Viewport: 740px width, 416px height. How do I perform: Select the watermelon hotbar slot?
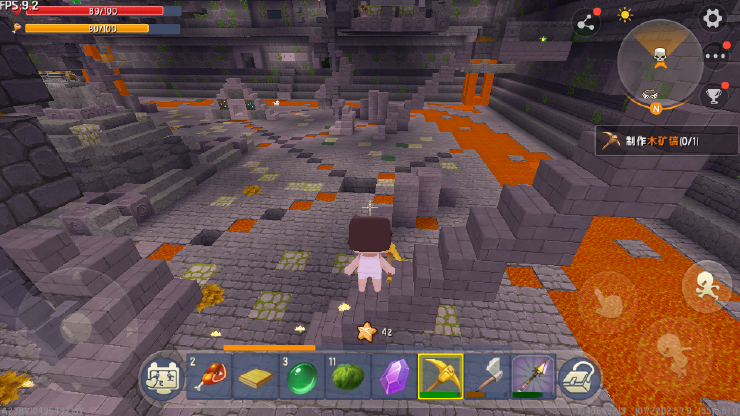[346, 377]
